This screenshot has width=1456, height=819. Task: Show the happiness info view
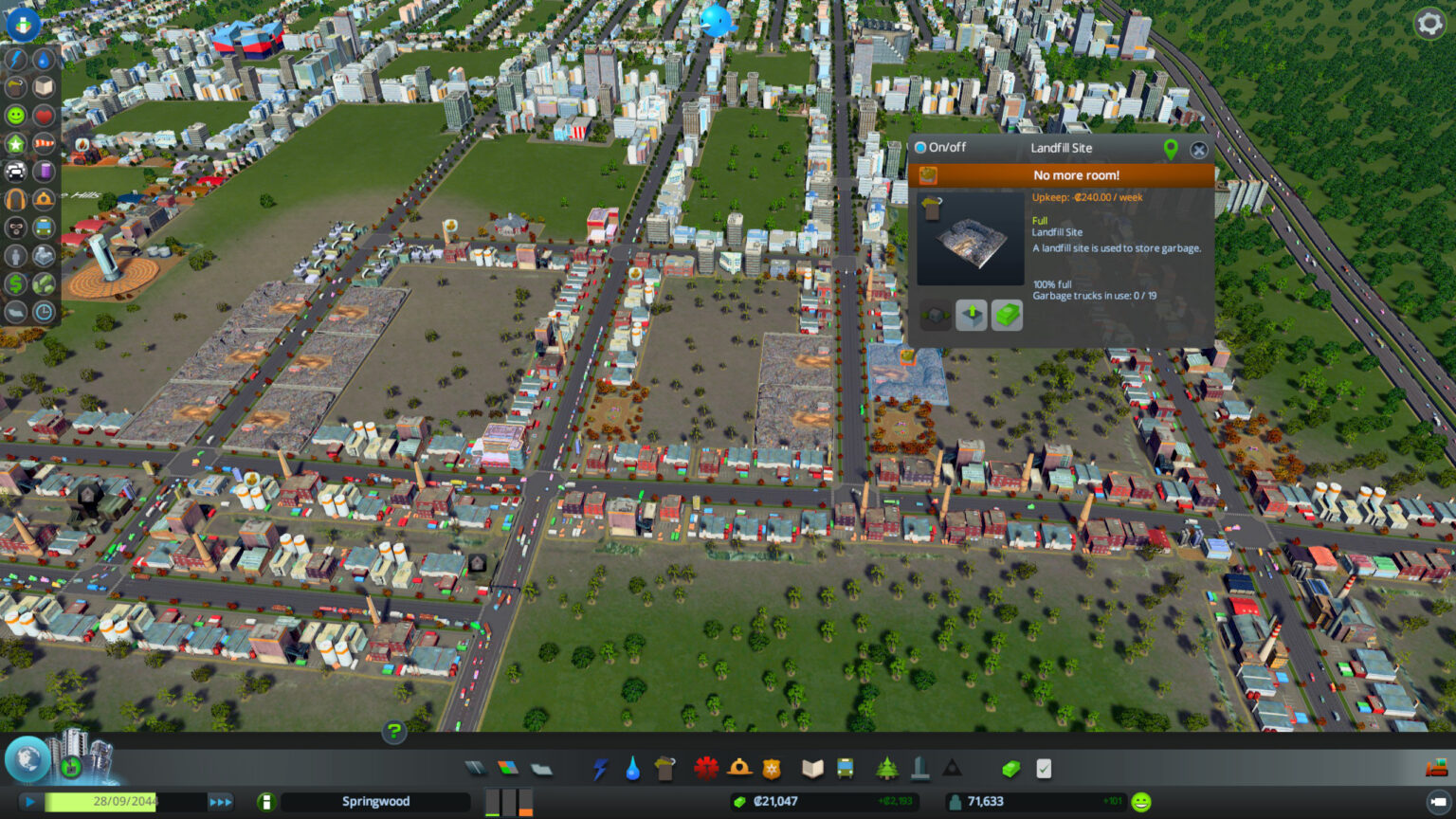pos(15,115)
